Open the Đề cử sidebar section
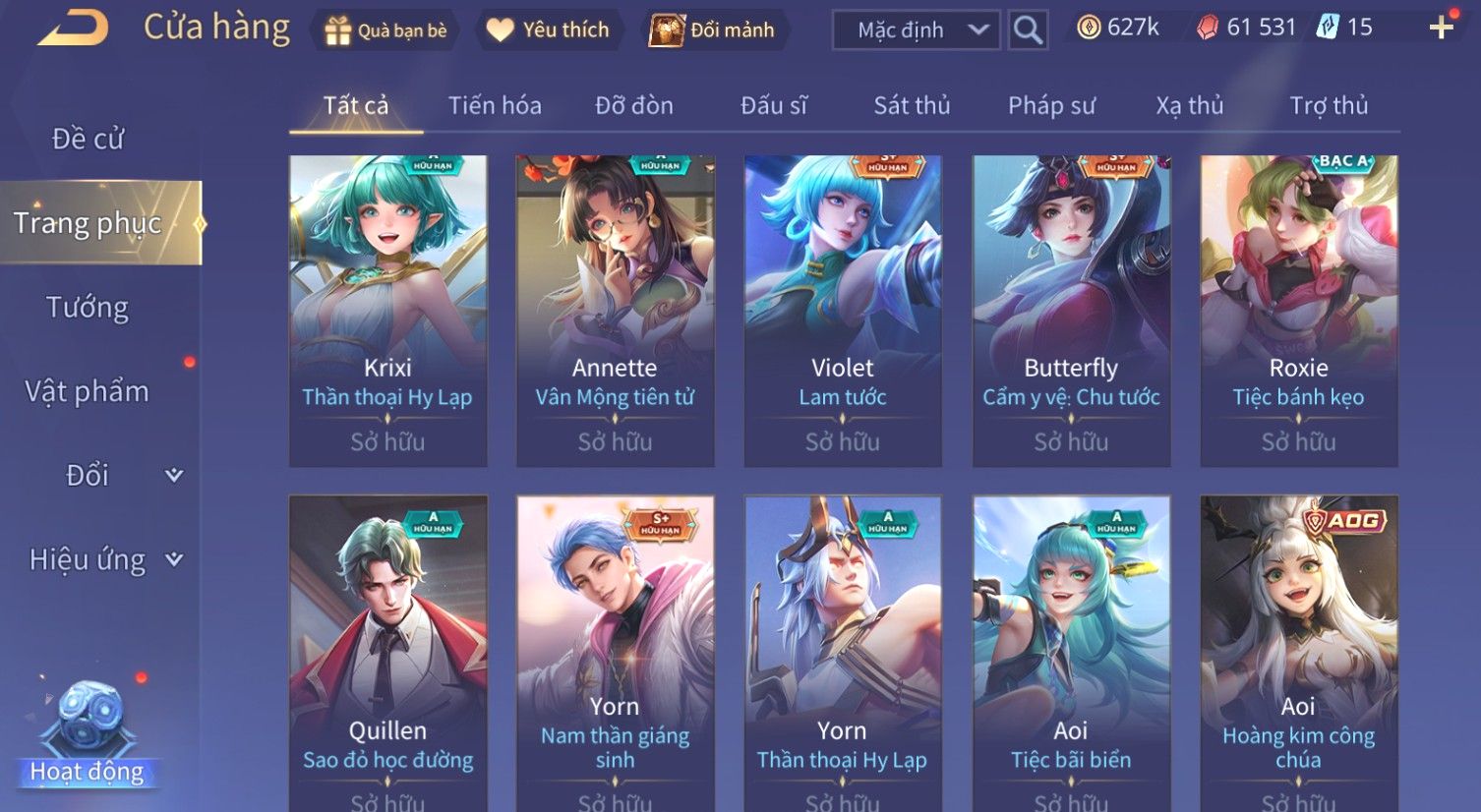The height and width of the screenshot is (812, 1481). pos(88,139)
